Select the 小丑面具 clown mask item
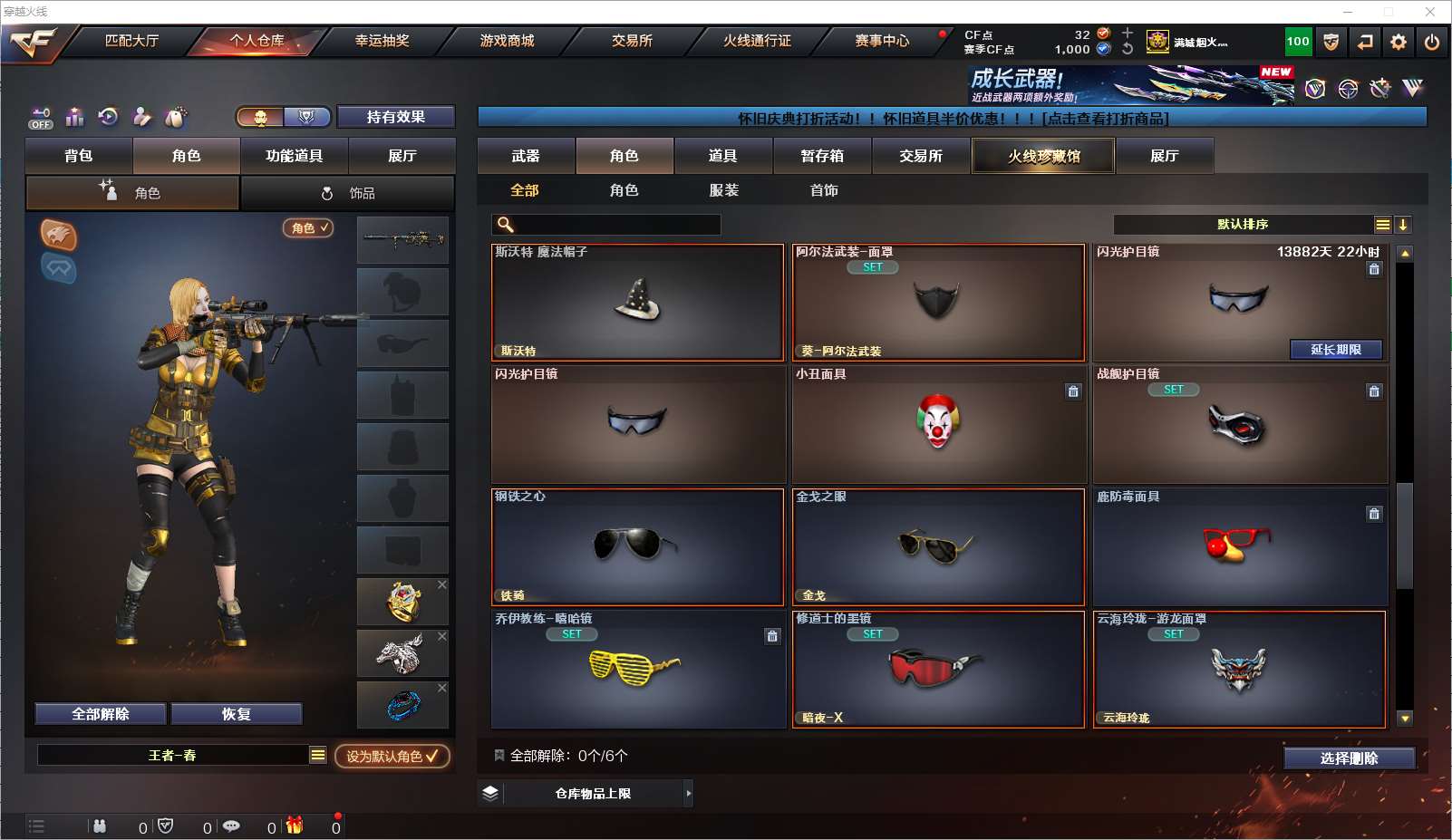This screenshot has height=840, width=1452. [x=938, y=424]
